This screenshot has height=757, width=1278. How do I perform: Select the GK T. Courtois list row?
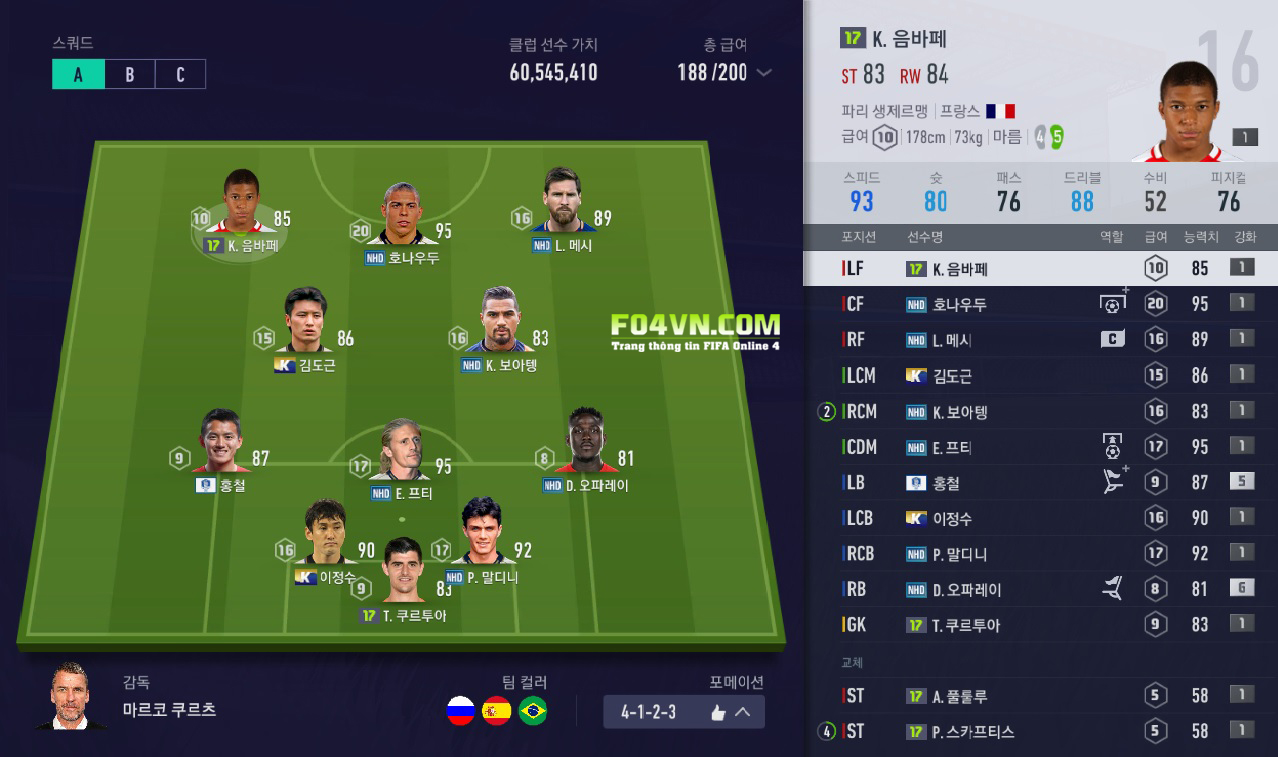pyautogui.click(x=1040, y=625)
